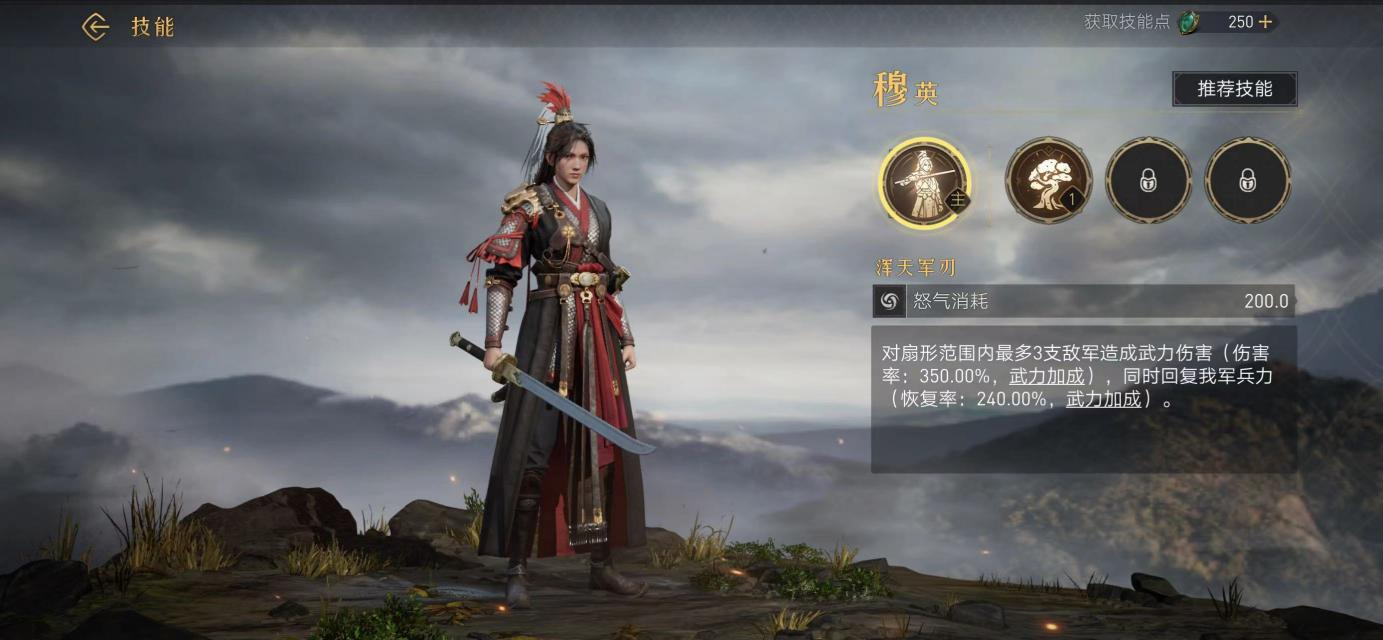Tap the first 武力加成 underlined link
Image resolution: width=1383 pixels, height=640 pixels.
click(x=1046, y=376)
